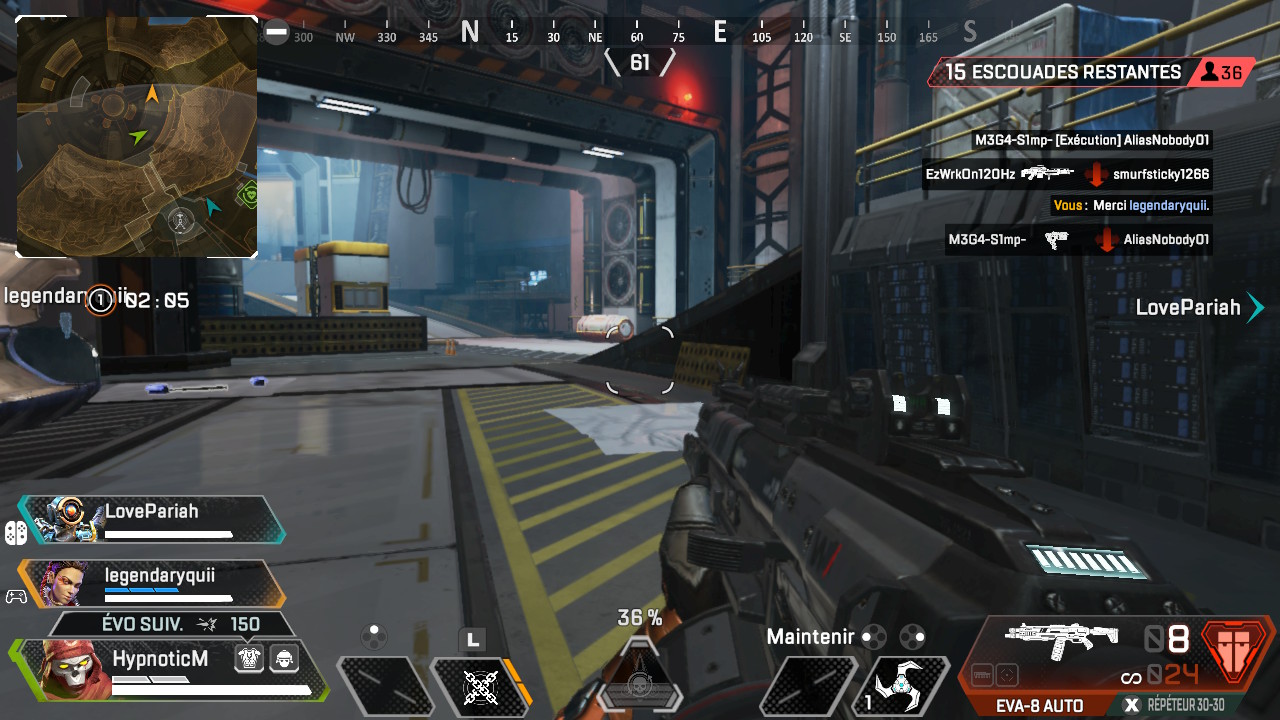Click HypnoticM's Revenant portrait

75,669
